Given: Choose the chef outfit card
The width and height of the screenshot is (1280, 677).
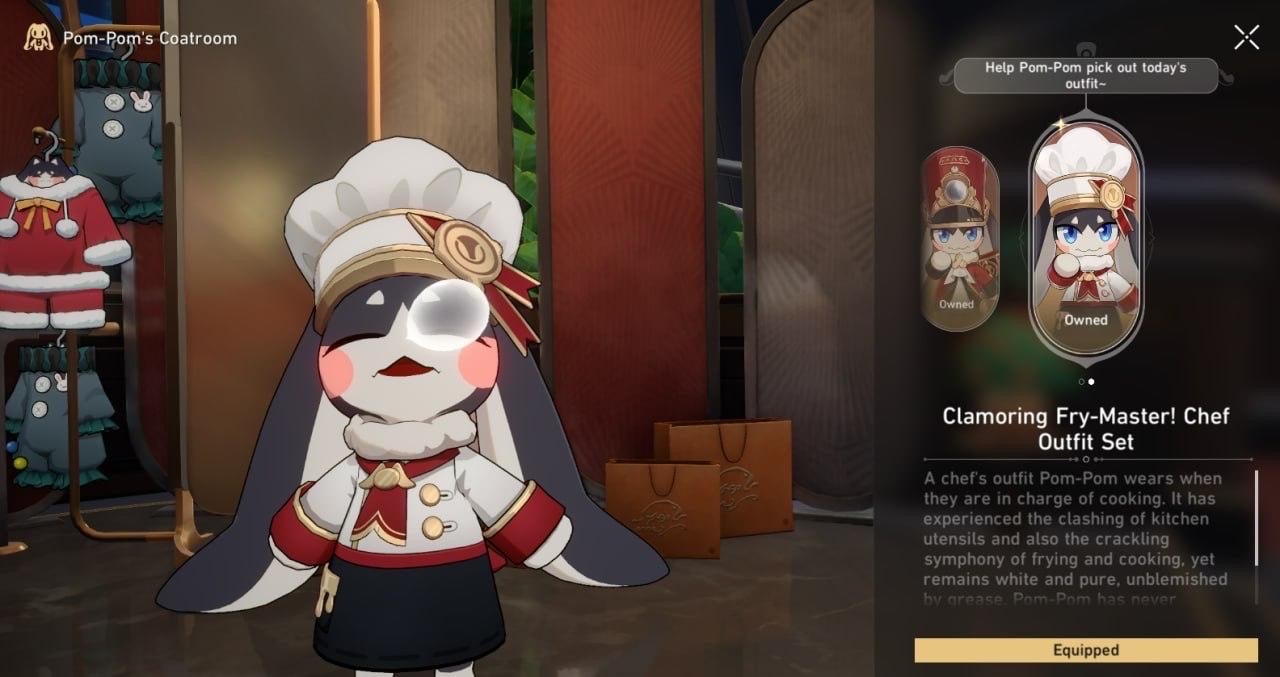Looking at the screenshot, I should (x=1085, y=238).
